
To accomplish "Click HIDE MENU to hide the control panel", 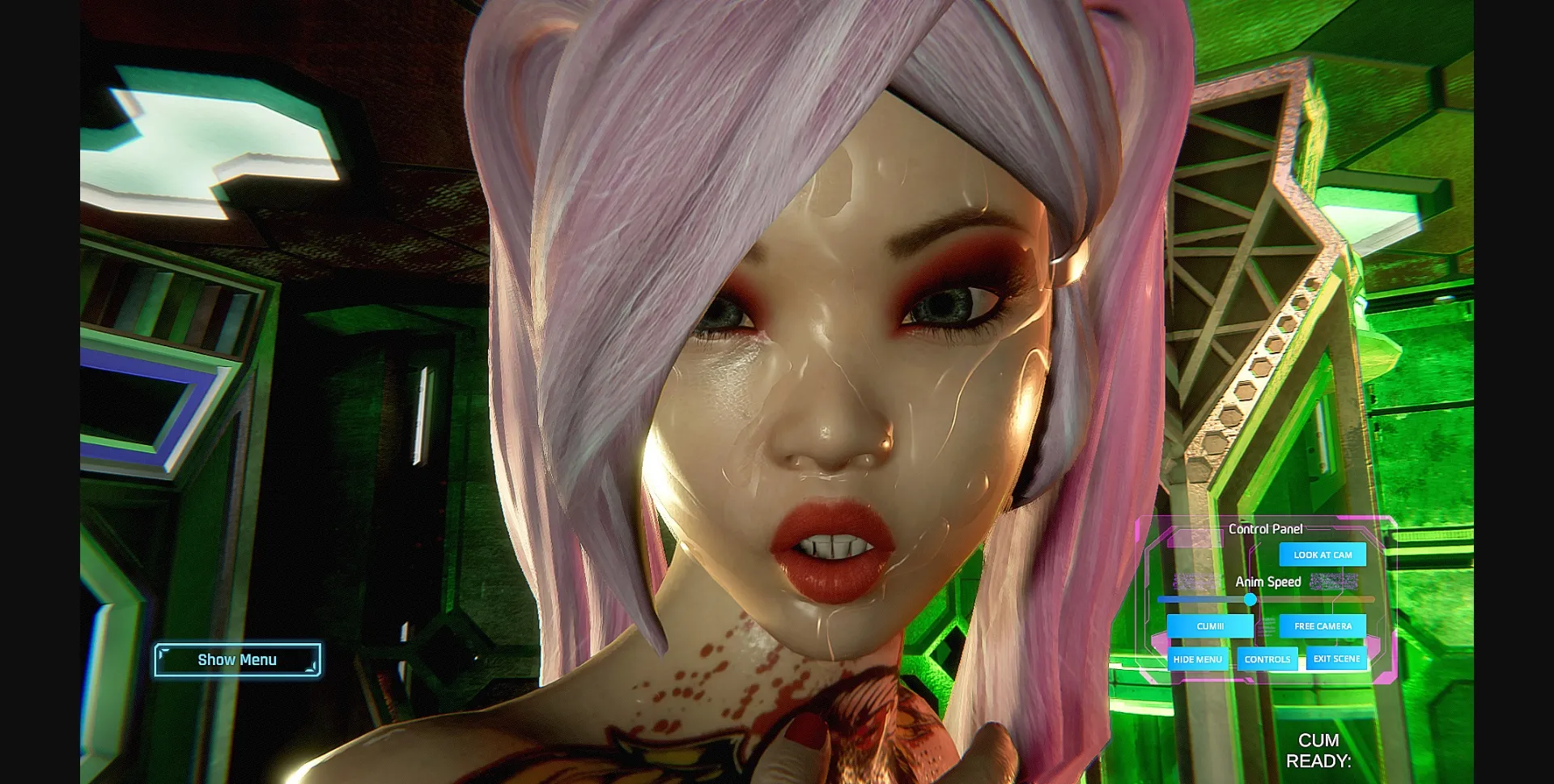I will click(1198, 659).
